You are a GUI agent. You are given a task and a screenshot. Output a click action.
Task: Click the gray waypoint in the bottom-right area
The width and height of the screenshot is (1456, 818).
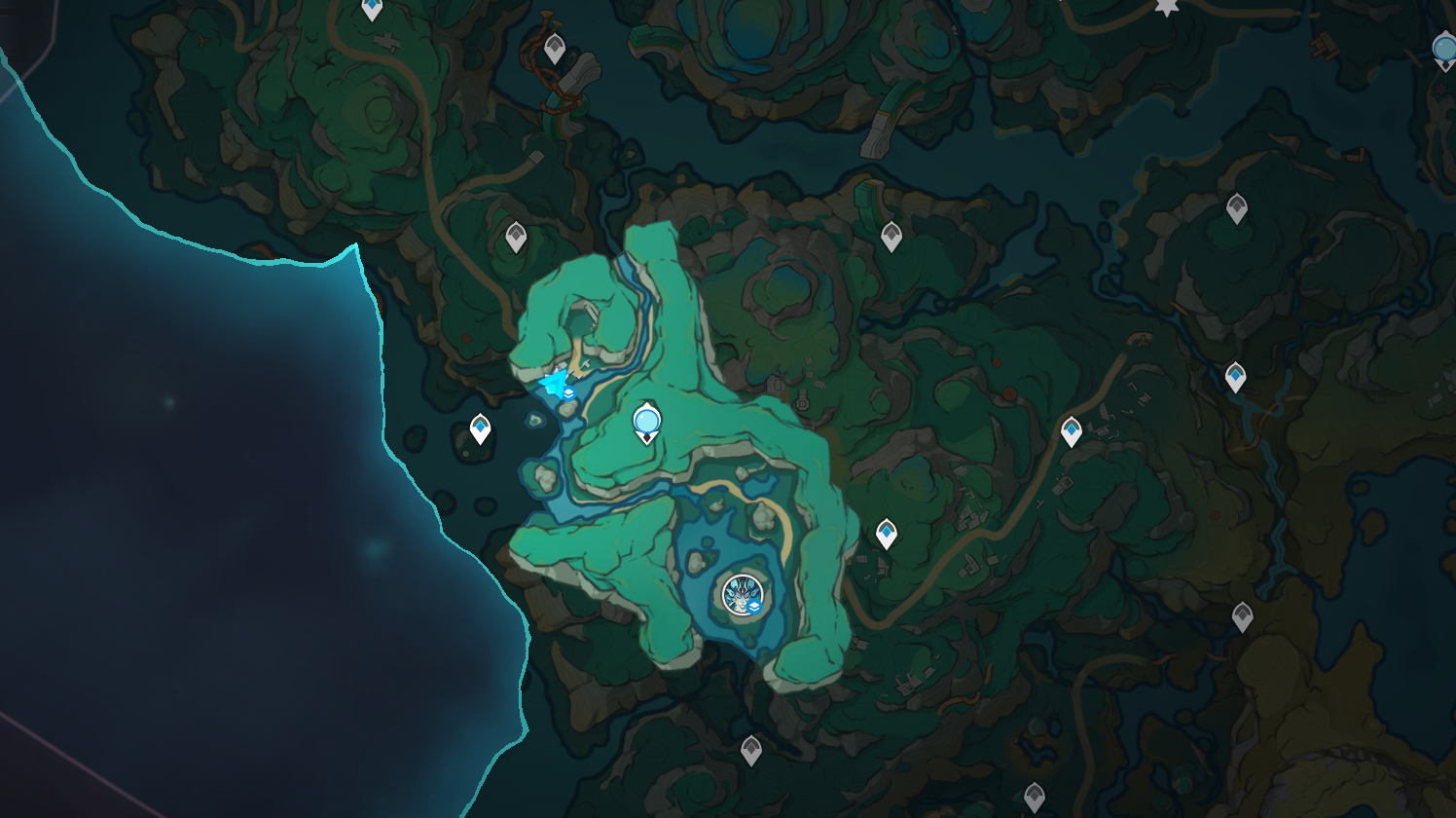tap(1243, 615)
